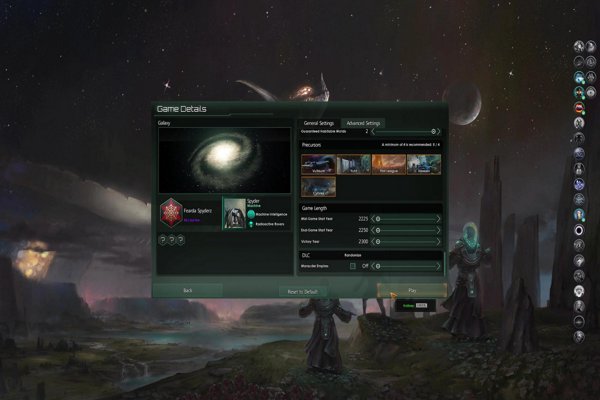Viewport: 600px width, 400px height.
Task: Click Reset to Default
Action: 297,289
